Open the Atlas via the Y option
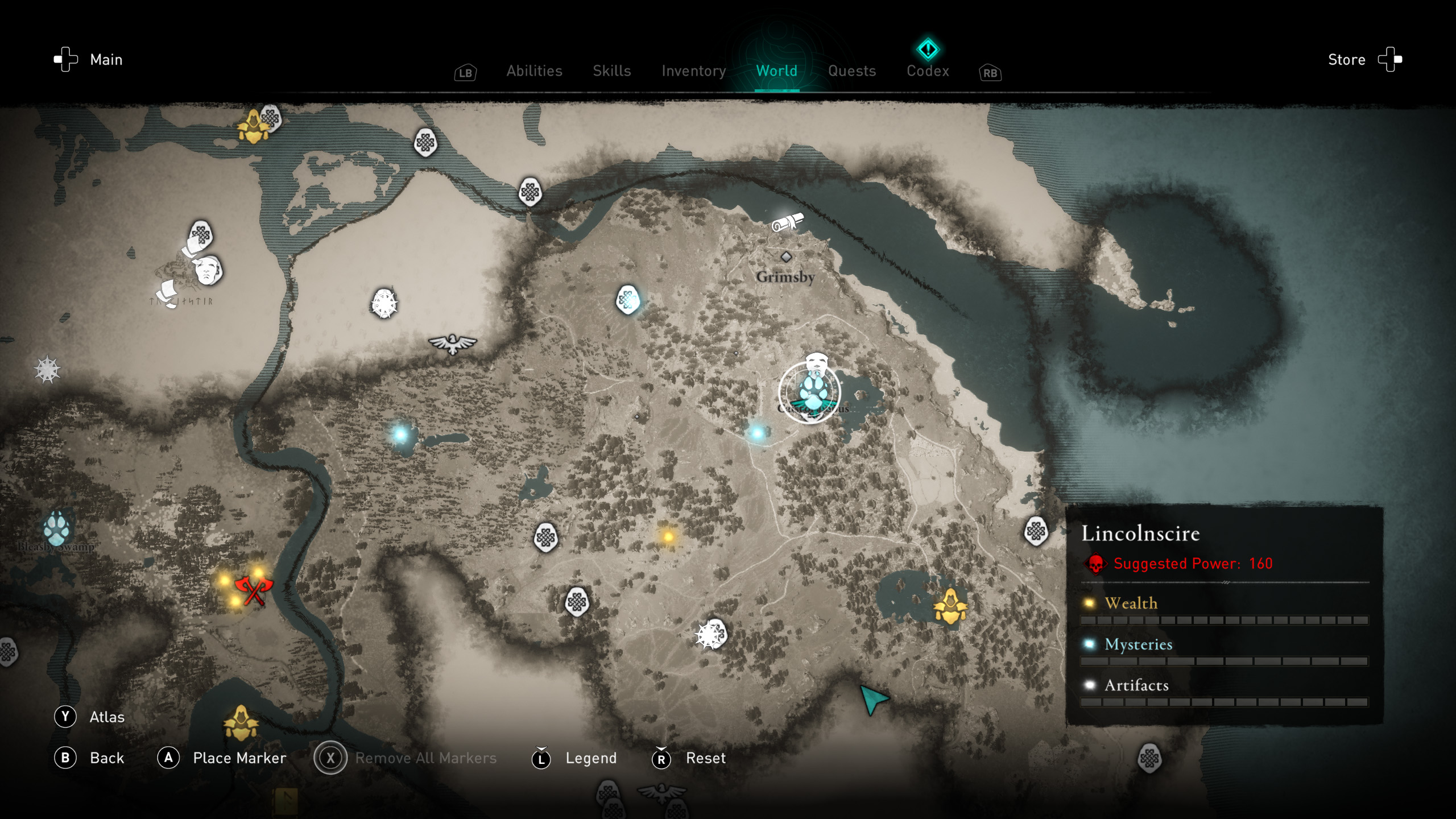The width and height of the screenshot is (1456, 819). click(x=106, y=717)
